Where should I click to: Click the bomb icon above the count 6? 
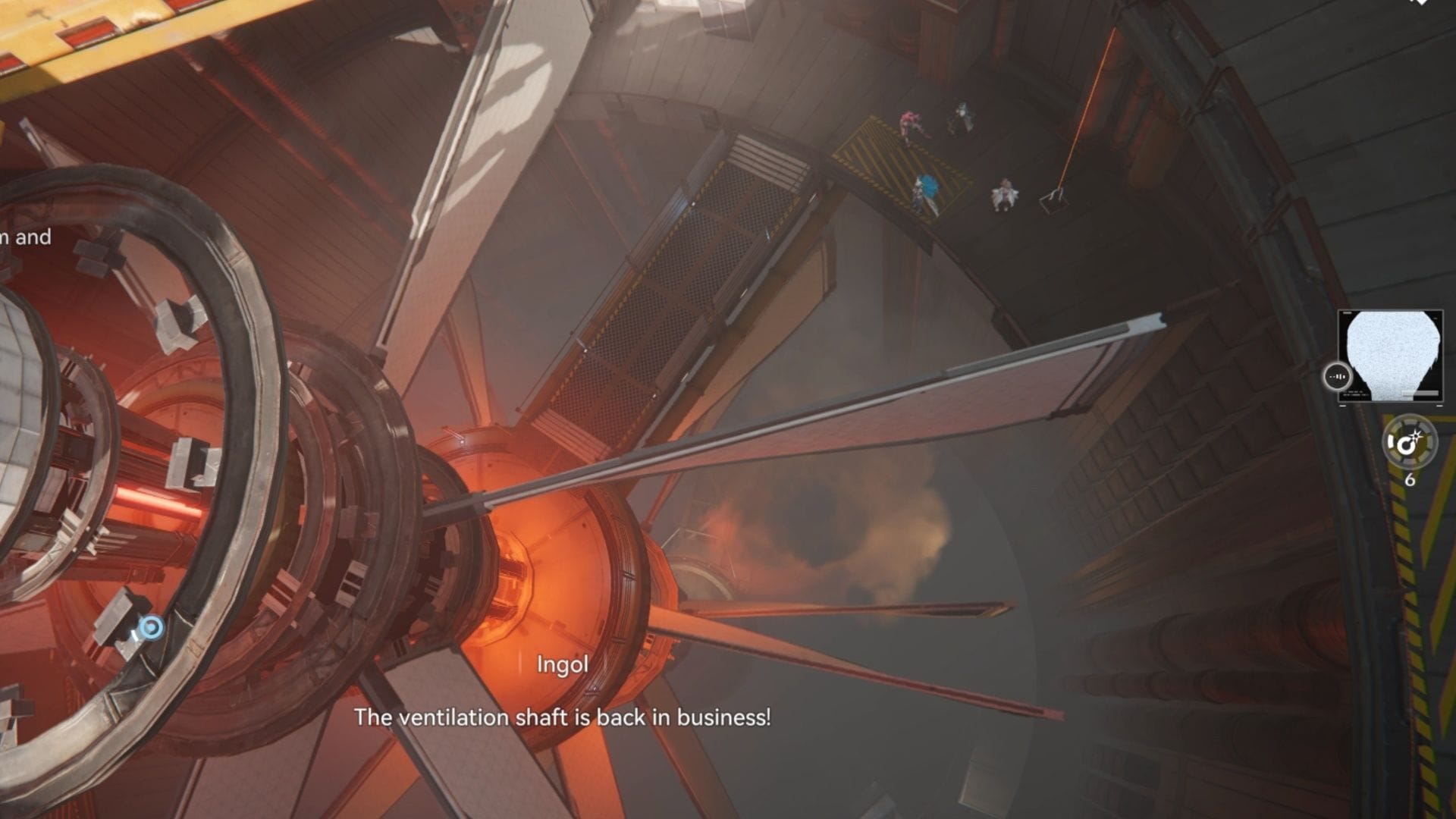[1409, 442]
